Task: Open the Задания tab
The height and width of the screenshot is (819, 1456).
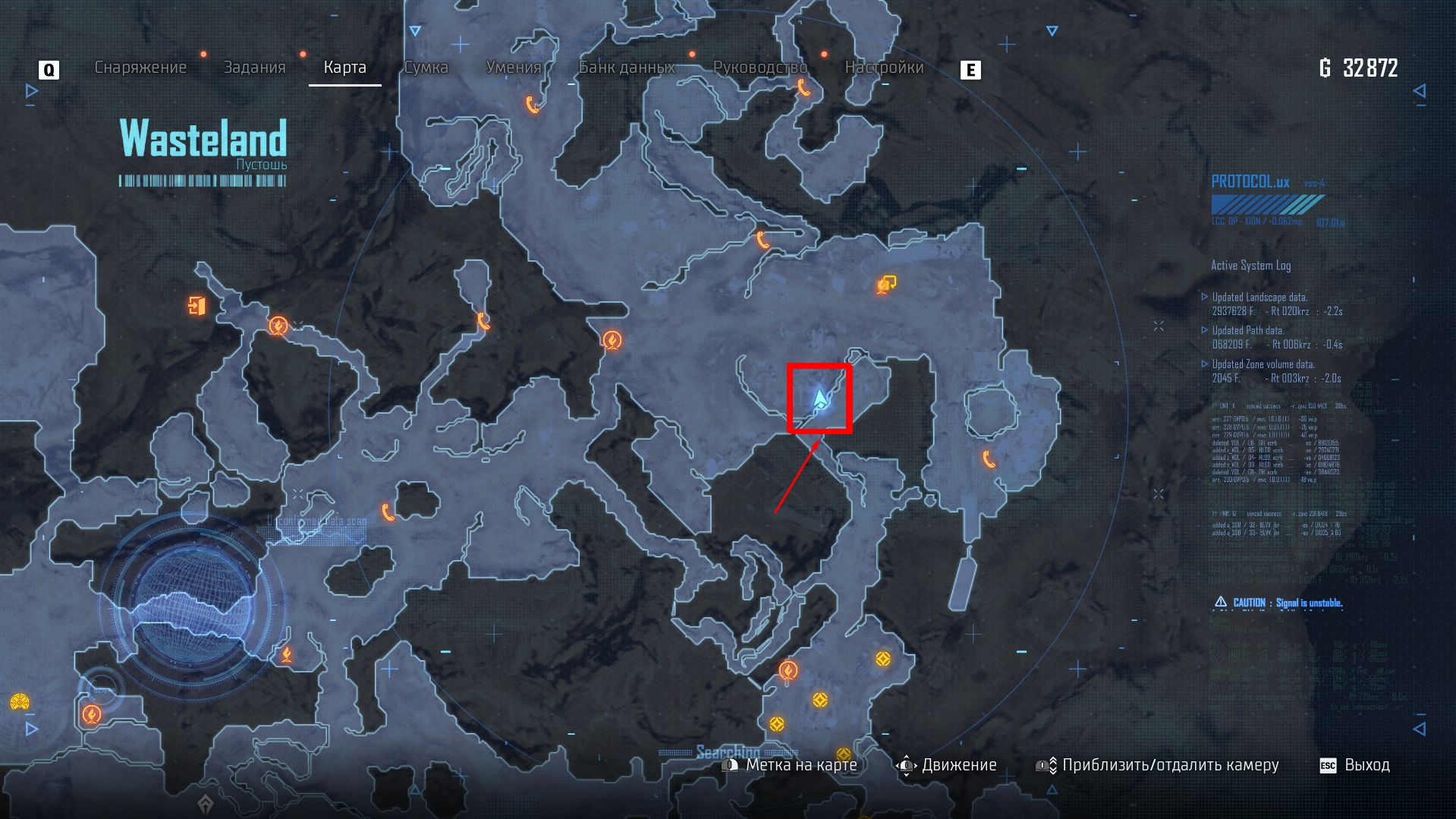Action: tap(254, 68)
